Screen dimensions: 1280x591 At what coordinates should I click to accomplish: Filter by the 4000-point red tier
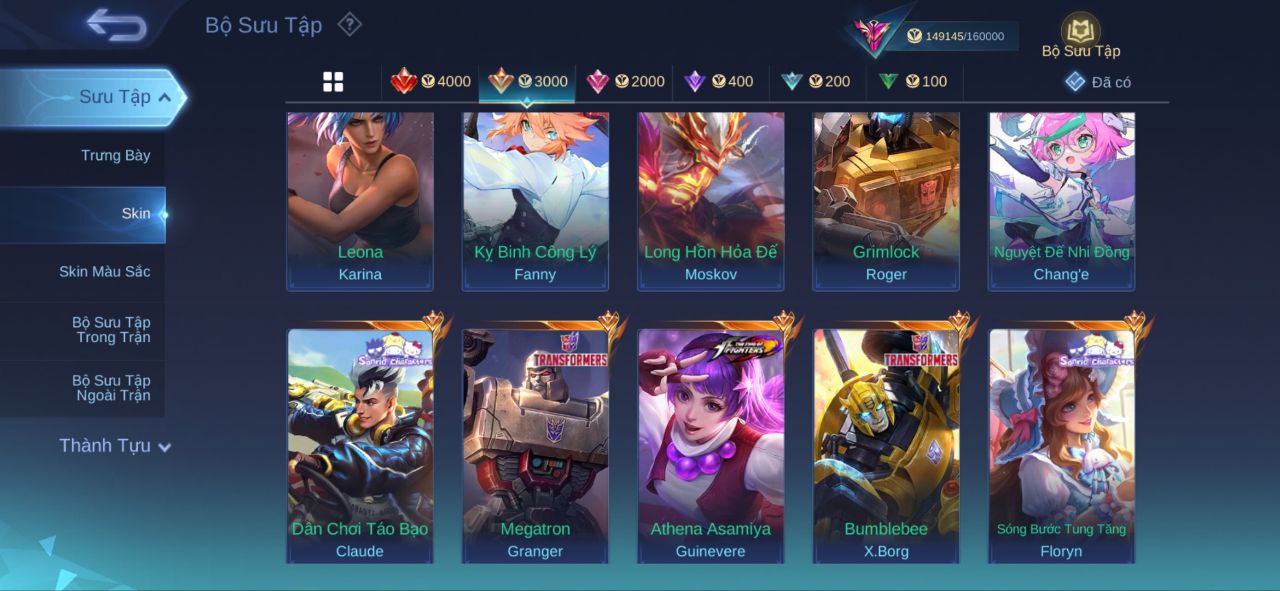[x=431, y=82]
